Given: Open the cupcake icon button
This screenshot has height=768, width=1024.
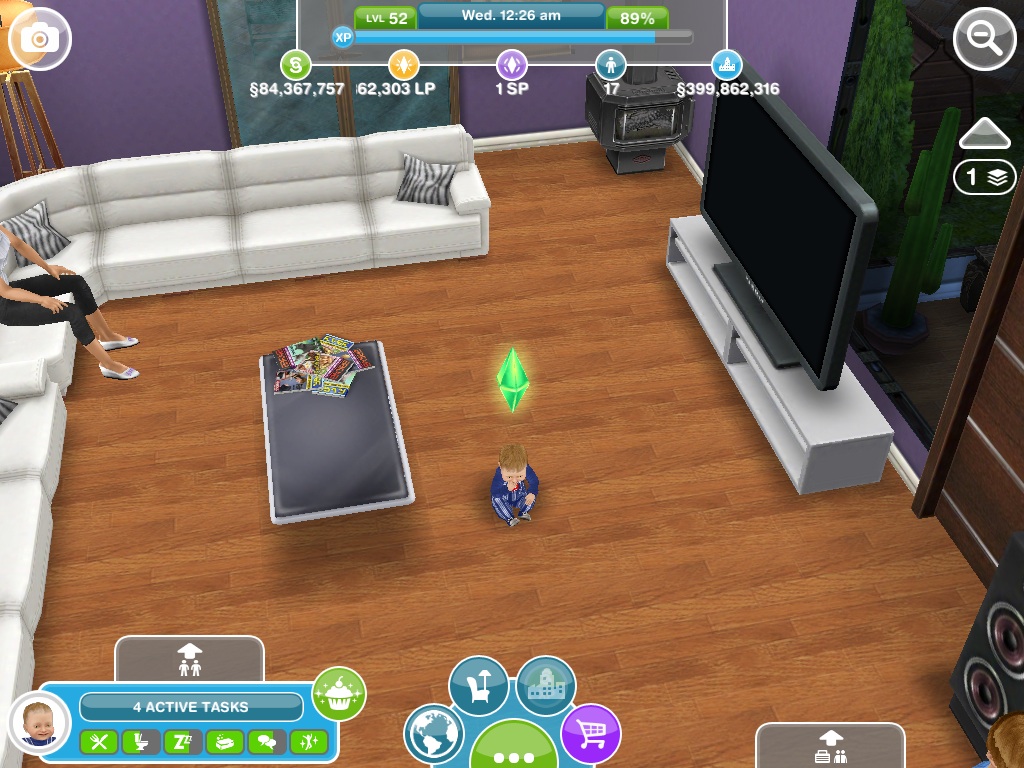Looking at the screenshot, I should coord(339,693).
